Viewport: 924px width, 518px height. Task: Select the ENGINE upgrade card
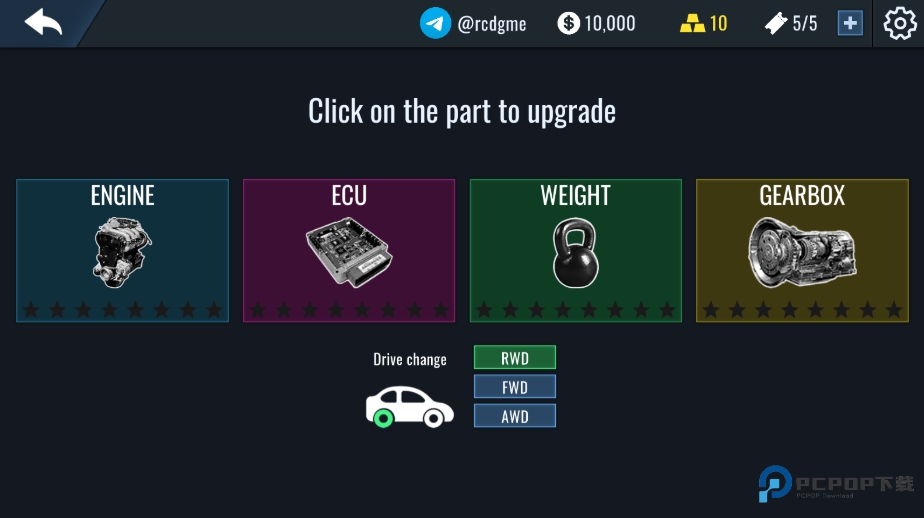[x=123, y=250]
